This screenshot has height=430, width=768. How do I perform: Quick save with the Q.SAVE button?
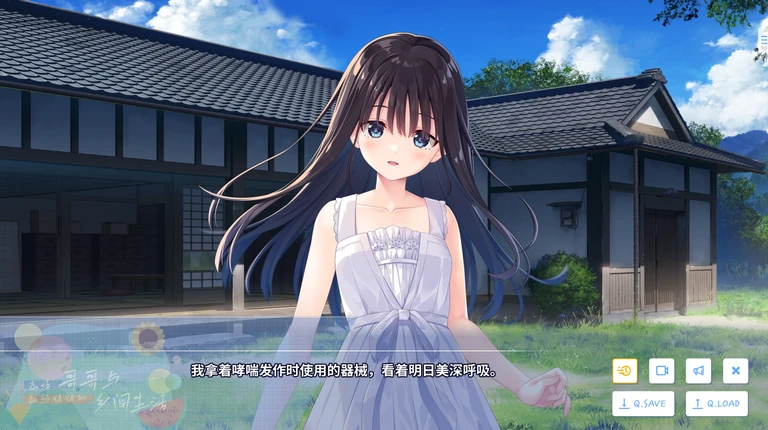click(x=643, y=404)
